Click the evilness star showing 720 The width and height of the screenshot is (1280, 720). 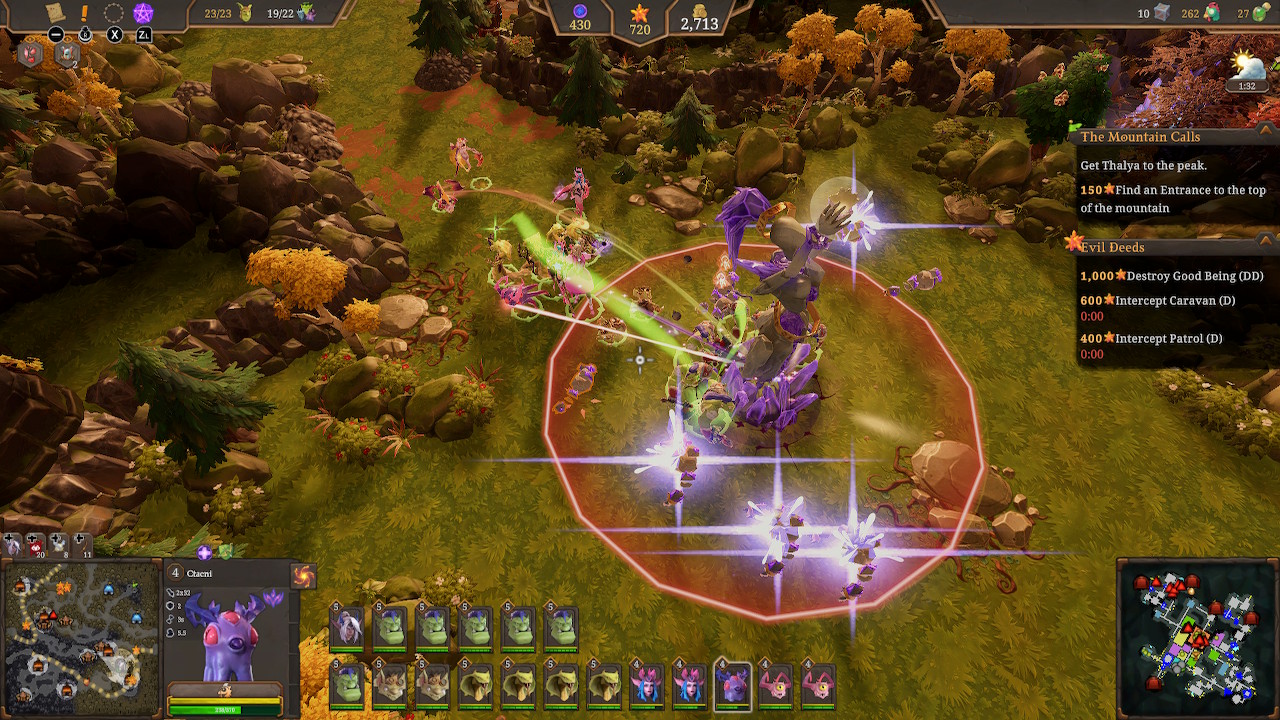[638, 14]
